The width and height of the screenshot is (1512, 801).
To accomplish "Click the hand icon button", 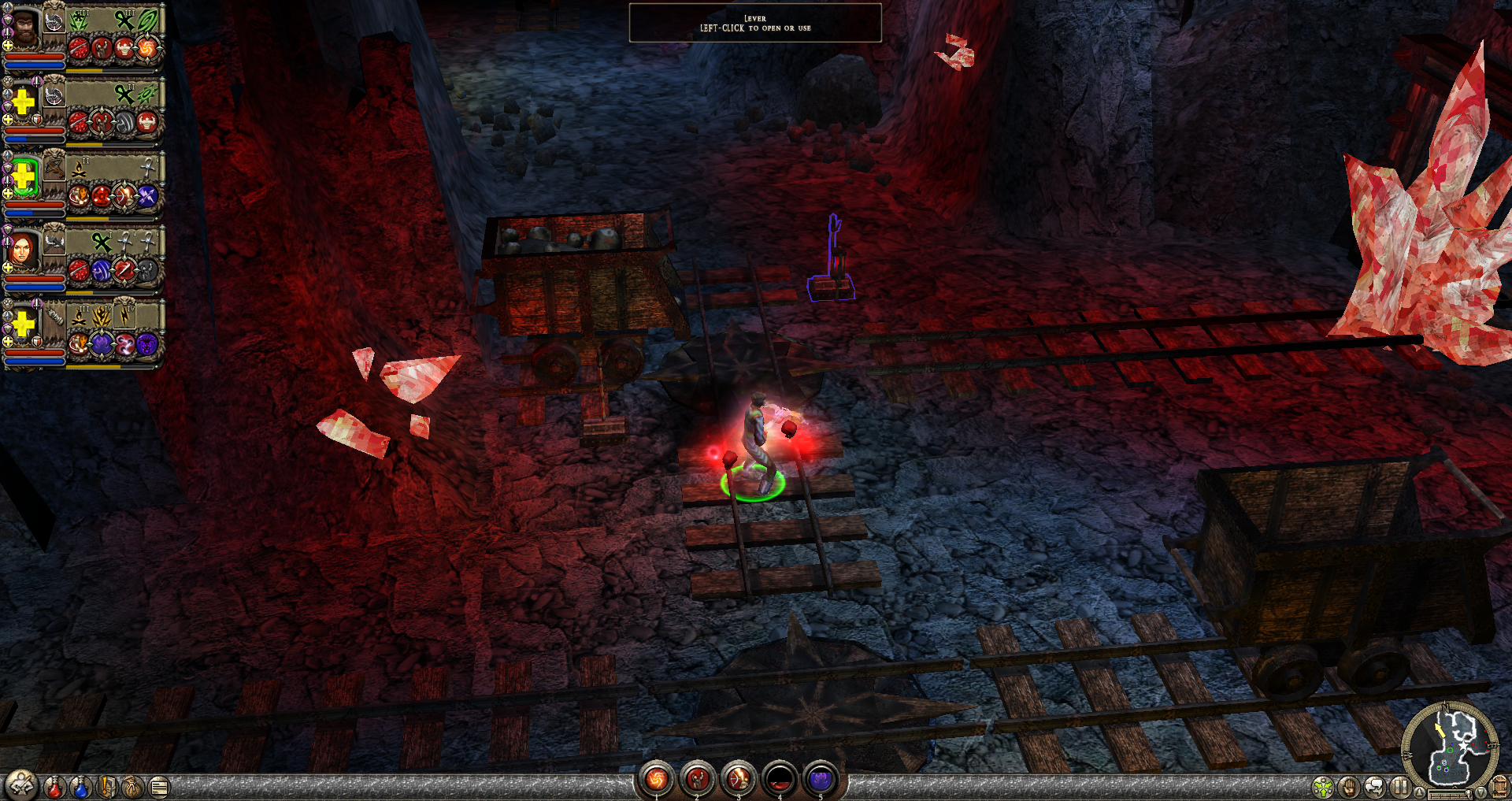I will point(1349,787).
